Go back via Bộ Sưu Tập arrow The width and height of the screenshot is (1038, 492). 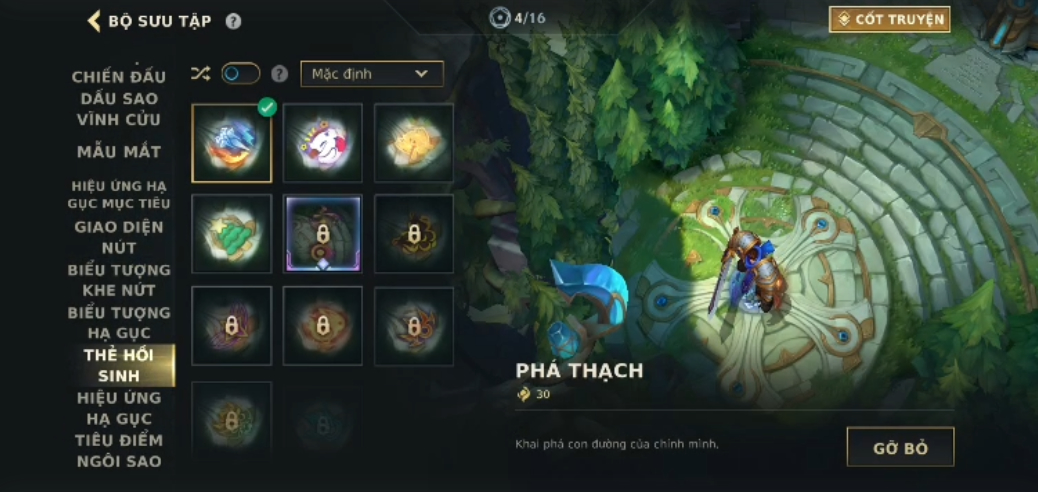point(94,21)
